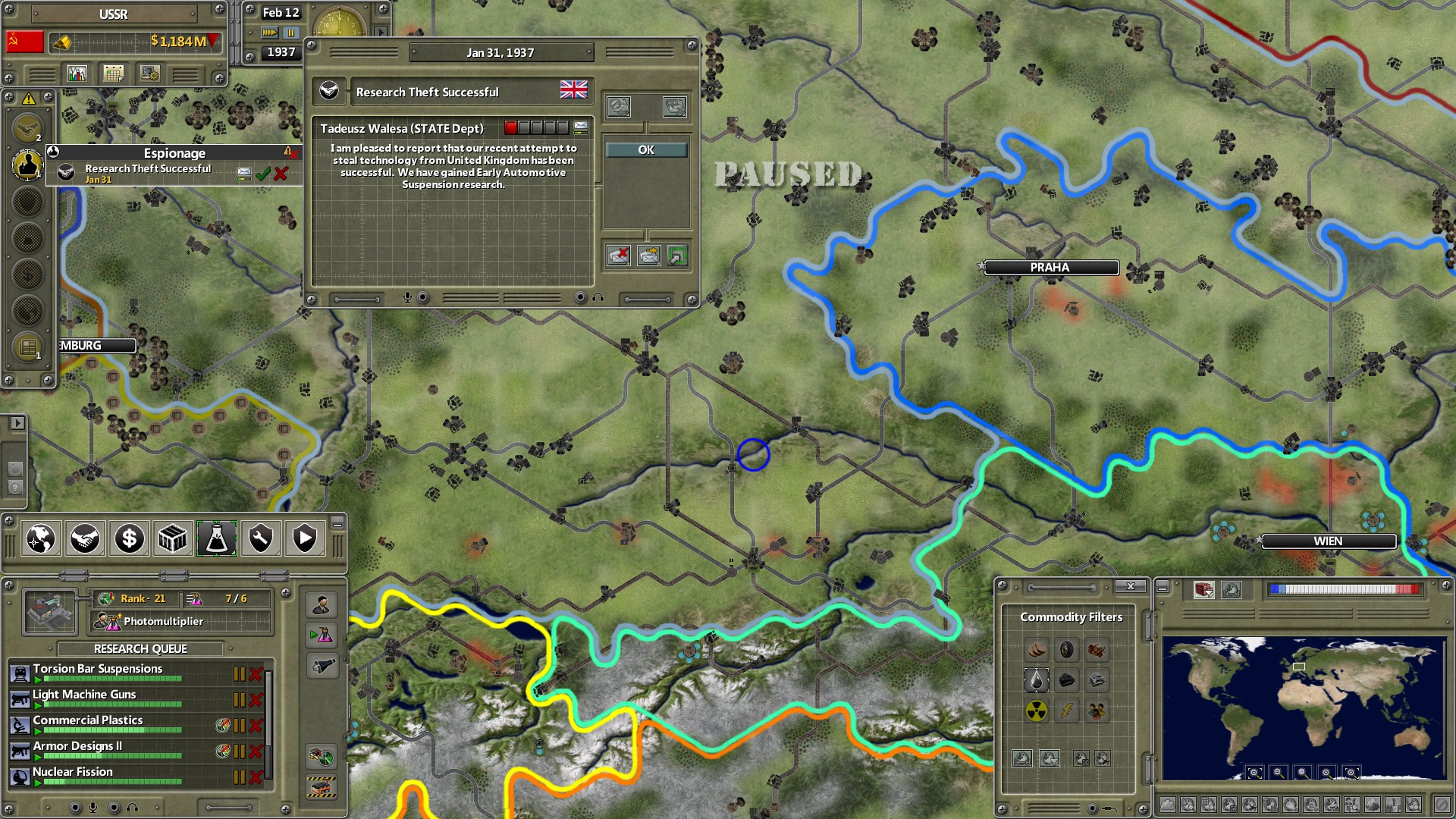Toggle the Oil commodity filter
Viewport: 1456px width, 819px height.
[x=1037, y=680]
